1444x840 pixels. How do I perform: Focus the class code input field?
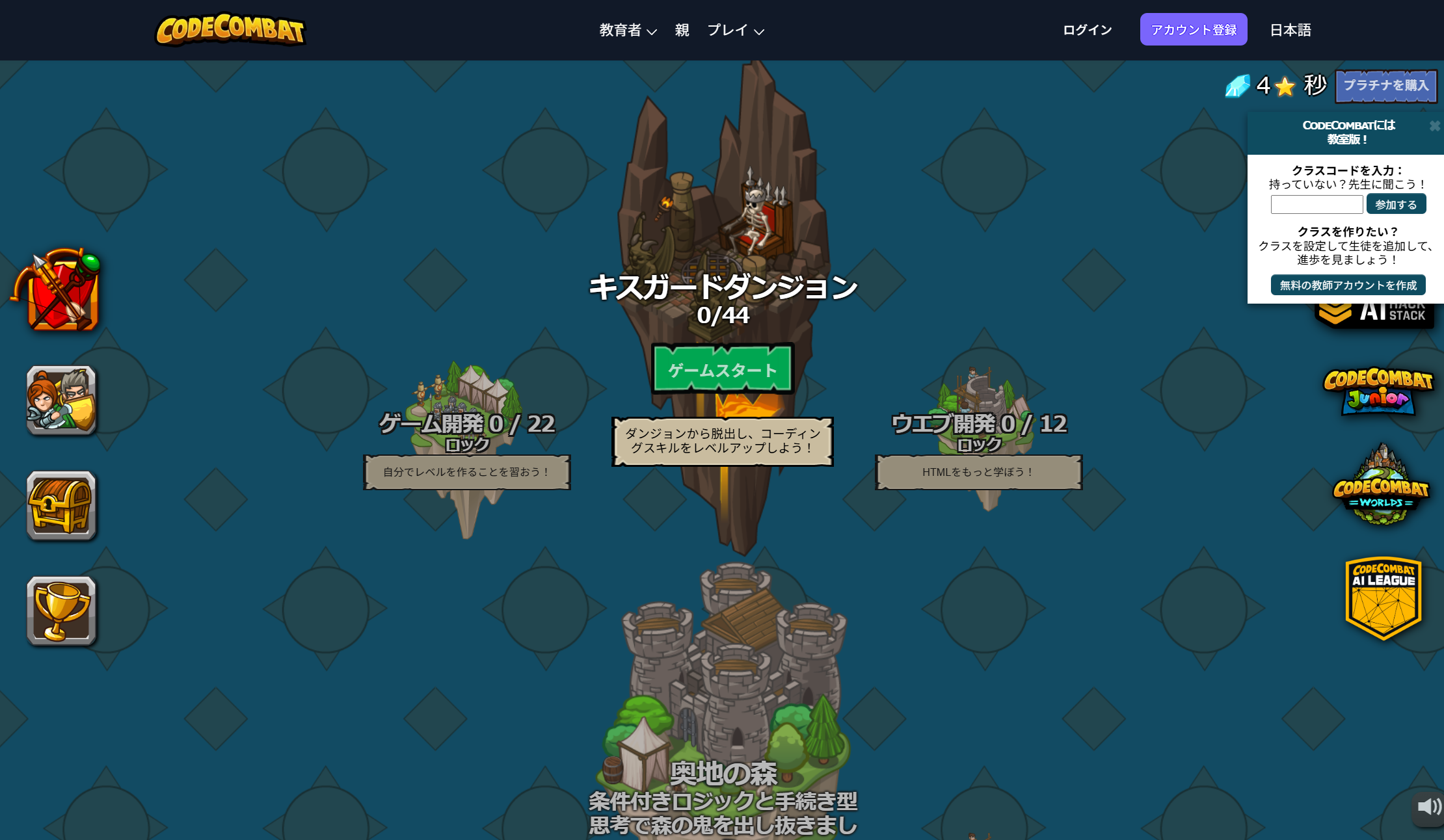[1317, 205]
